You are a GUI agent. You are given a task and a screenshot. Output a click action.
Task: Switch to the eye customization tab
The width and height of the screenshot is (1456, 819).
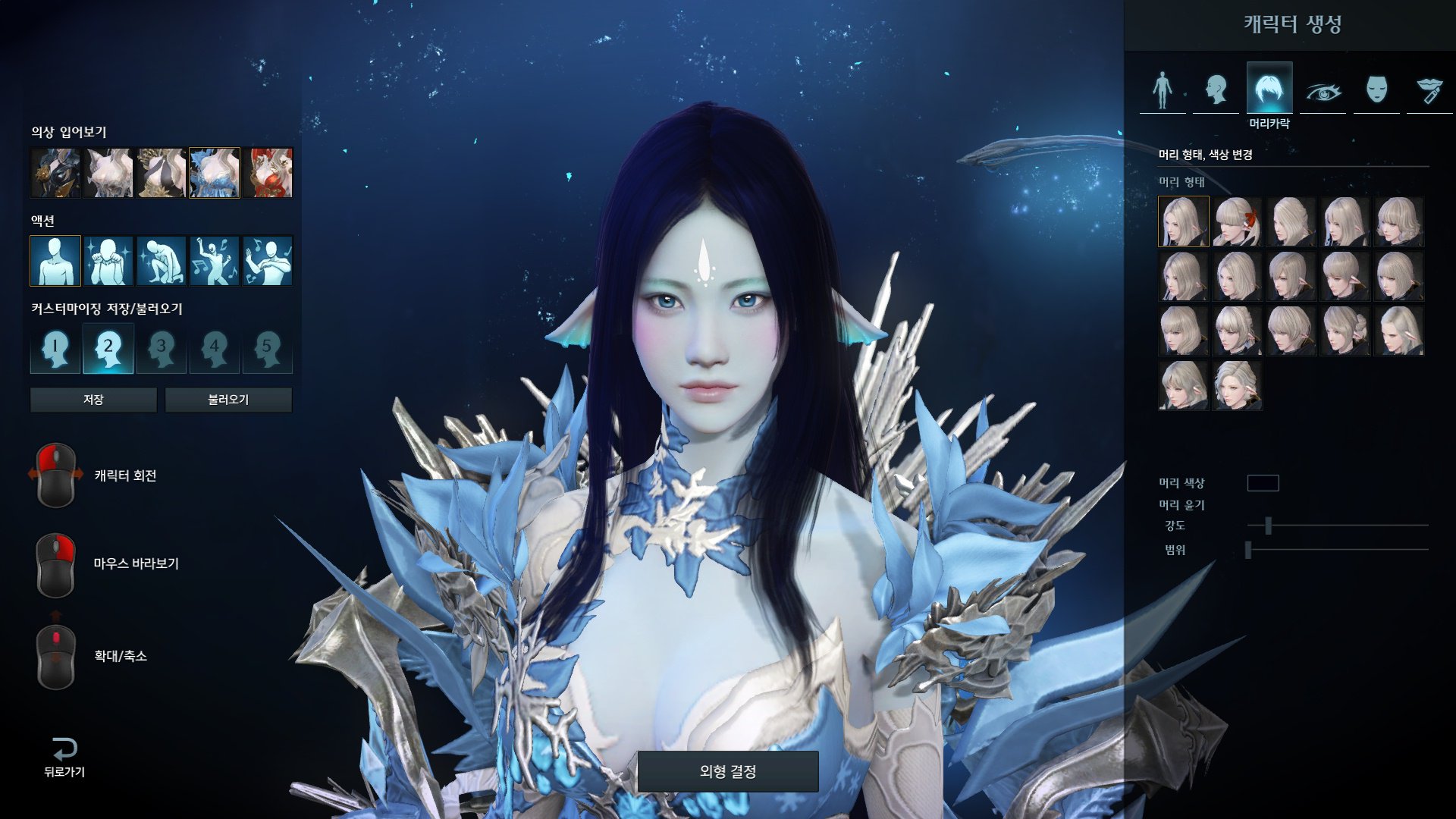click(x=1323, y=91)
